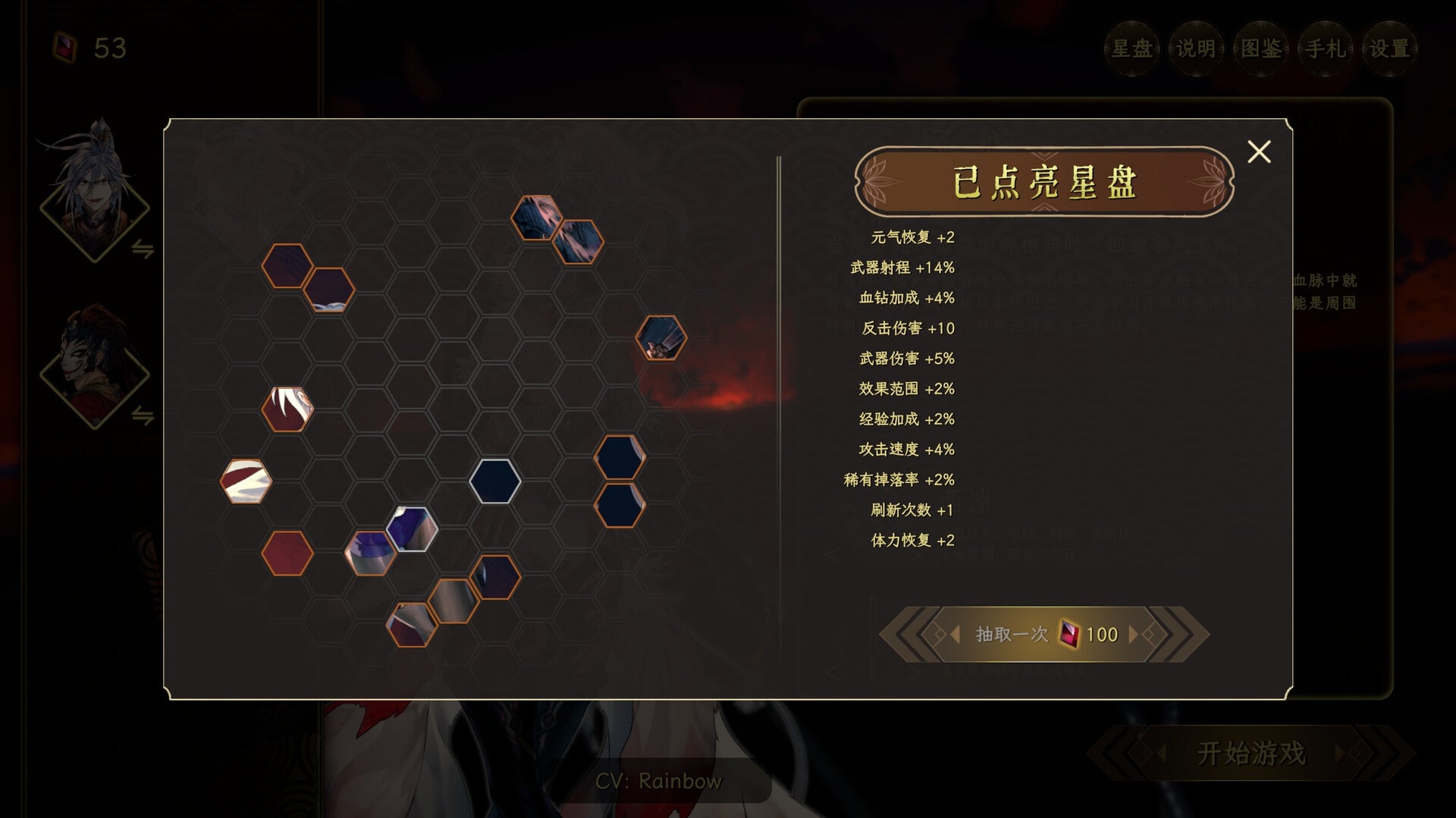Open the 图鉴 compendium icon
Viewport: 1456px width, 818px height.
pos(1260,48)
